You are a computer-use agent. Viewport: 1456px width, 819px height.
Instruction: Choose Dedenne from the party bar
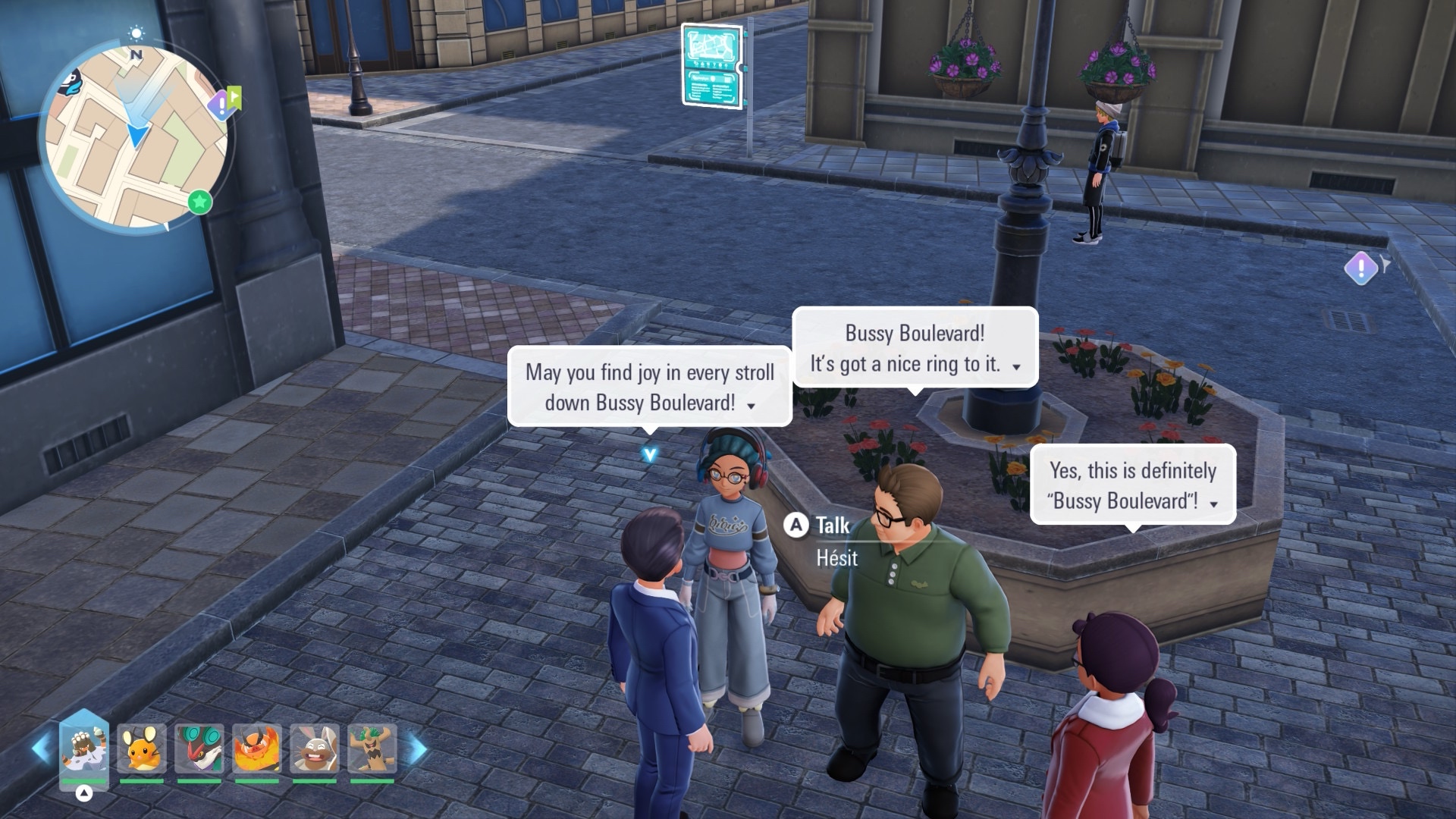[142, 748]
